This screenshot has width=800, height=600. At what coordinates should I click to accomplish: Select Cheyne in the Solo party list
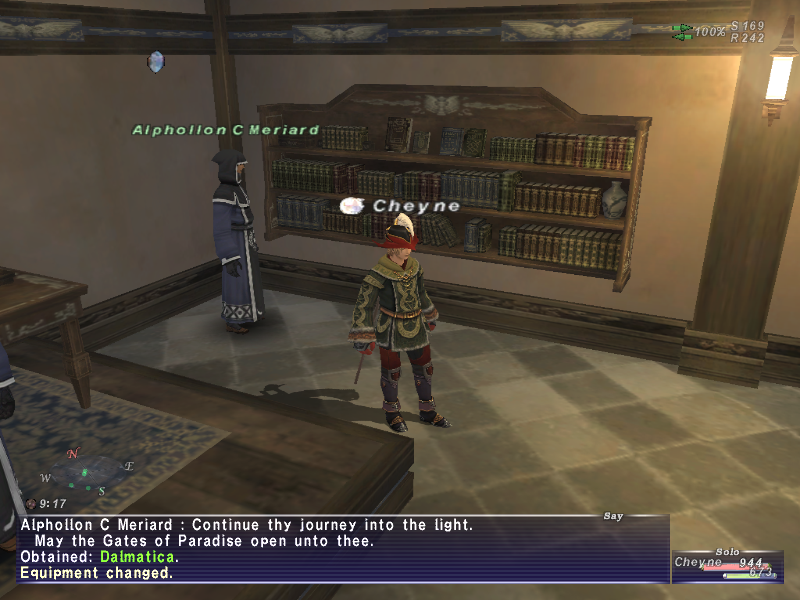click(x=697, y=563)
